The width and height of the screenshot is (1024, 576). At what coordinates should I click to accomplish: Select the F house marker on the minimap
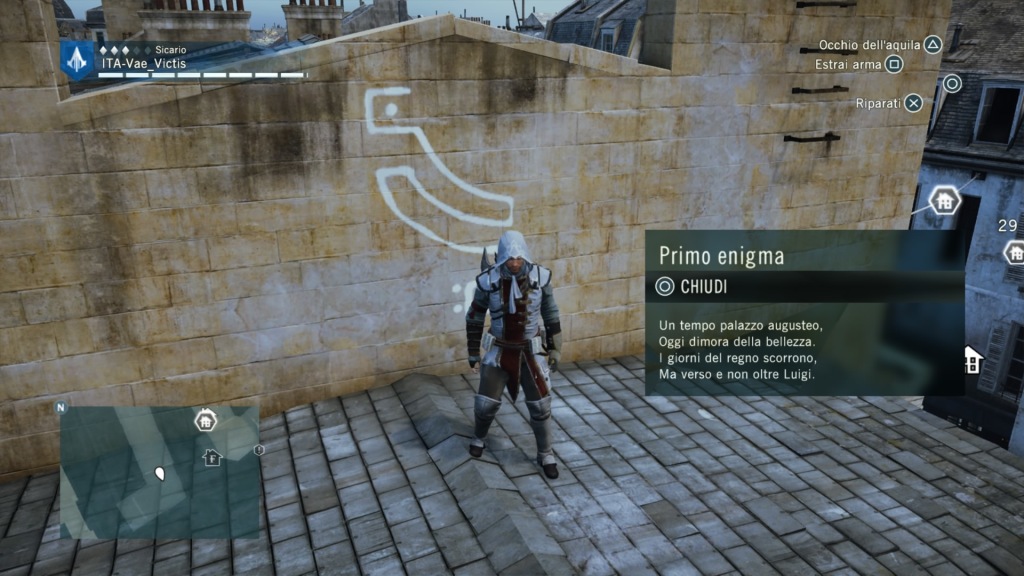click(212, 458)
